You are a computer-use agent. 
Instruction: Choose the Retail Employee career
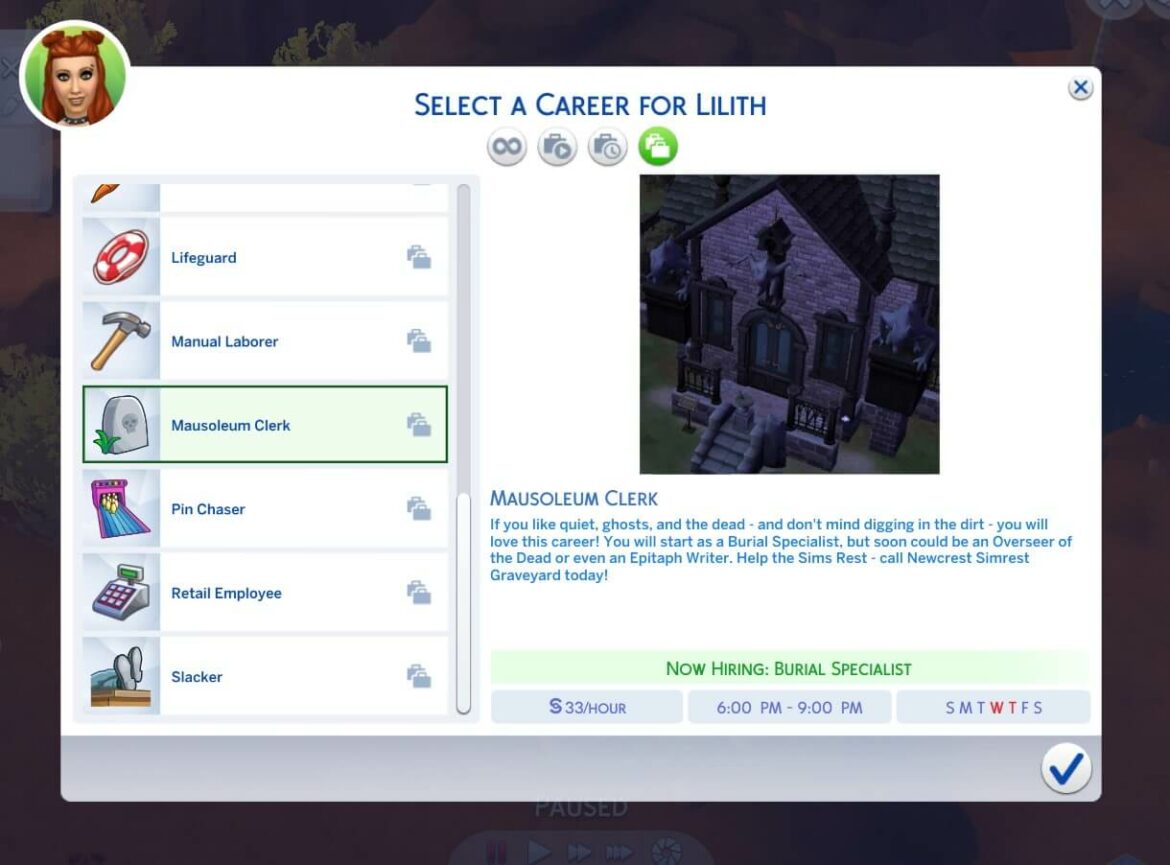tap(265, 593)
